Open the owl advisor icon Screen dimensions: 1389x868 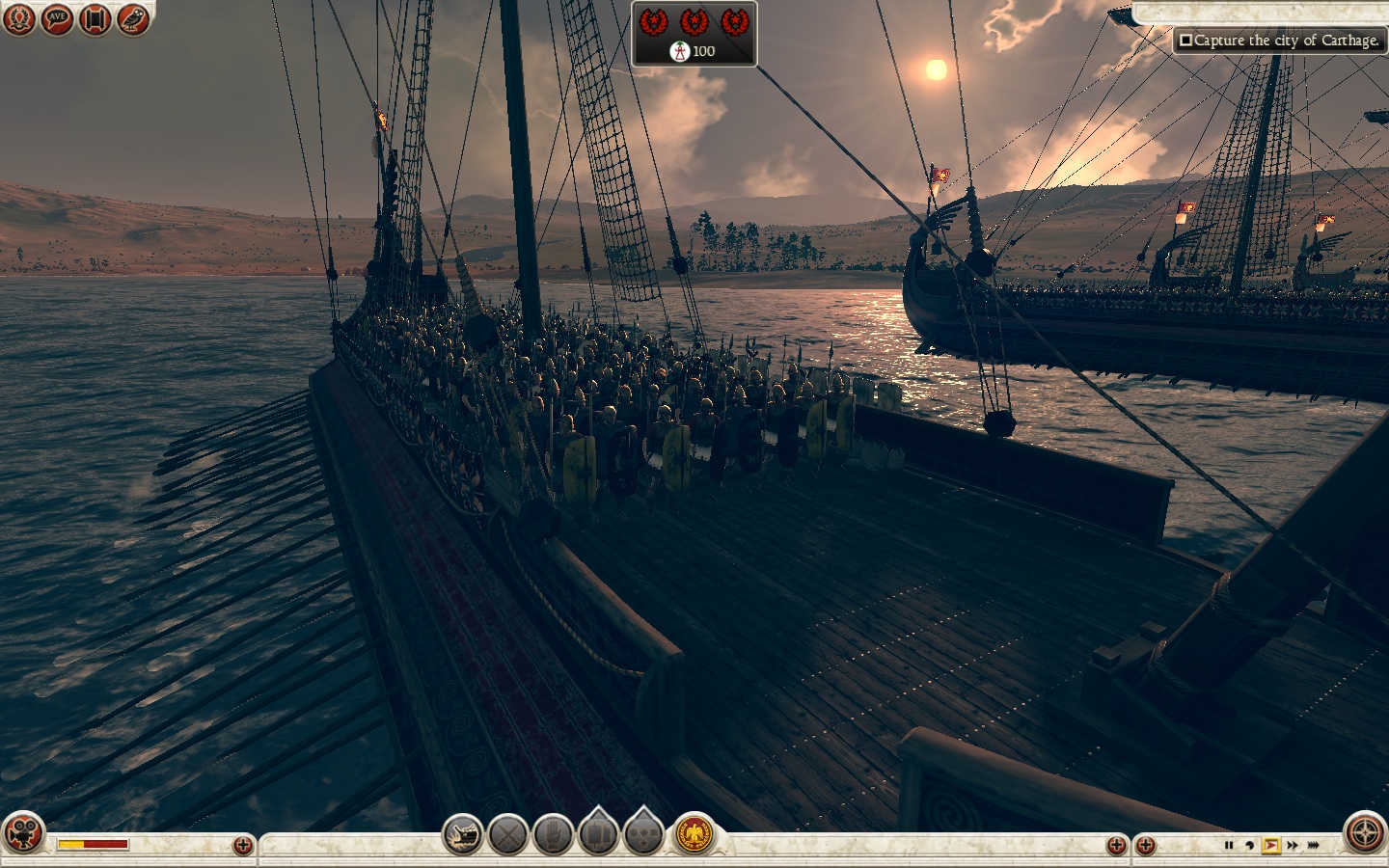[x=133, y=19]
